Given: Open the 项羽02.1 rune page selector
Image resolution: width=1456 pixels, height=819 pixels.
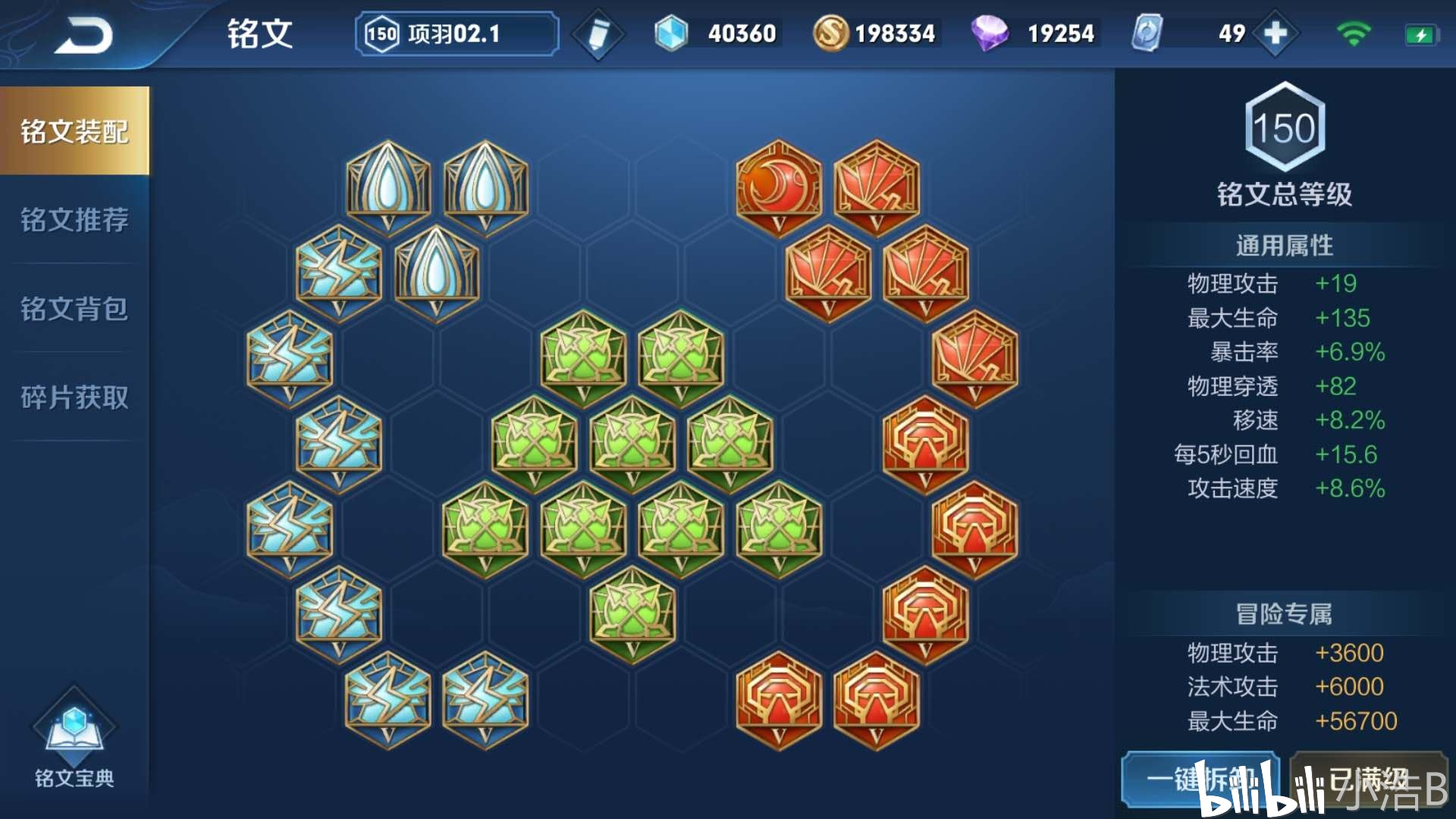Looking at the screenshot, I should coord(457,34).
